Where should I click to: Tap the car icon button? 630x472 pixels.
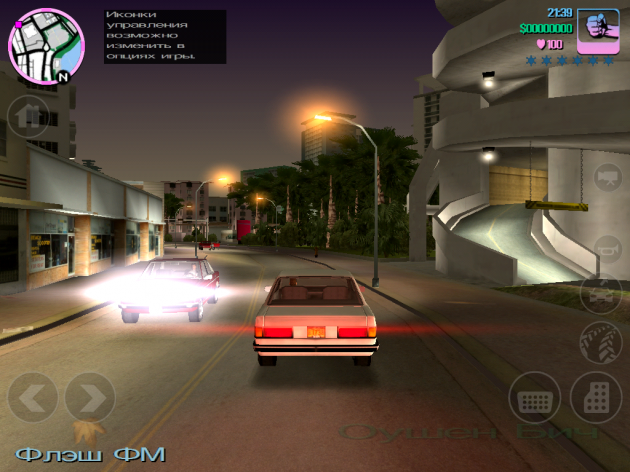coord(601,295)
